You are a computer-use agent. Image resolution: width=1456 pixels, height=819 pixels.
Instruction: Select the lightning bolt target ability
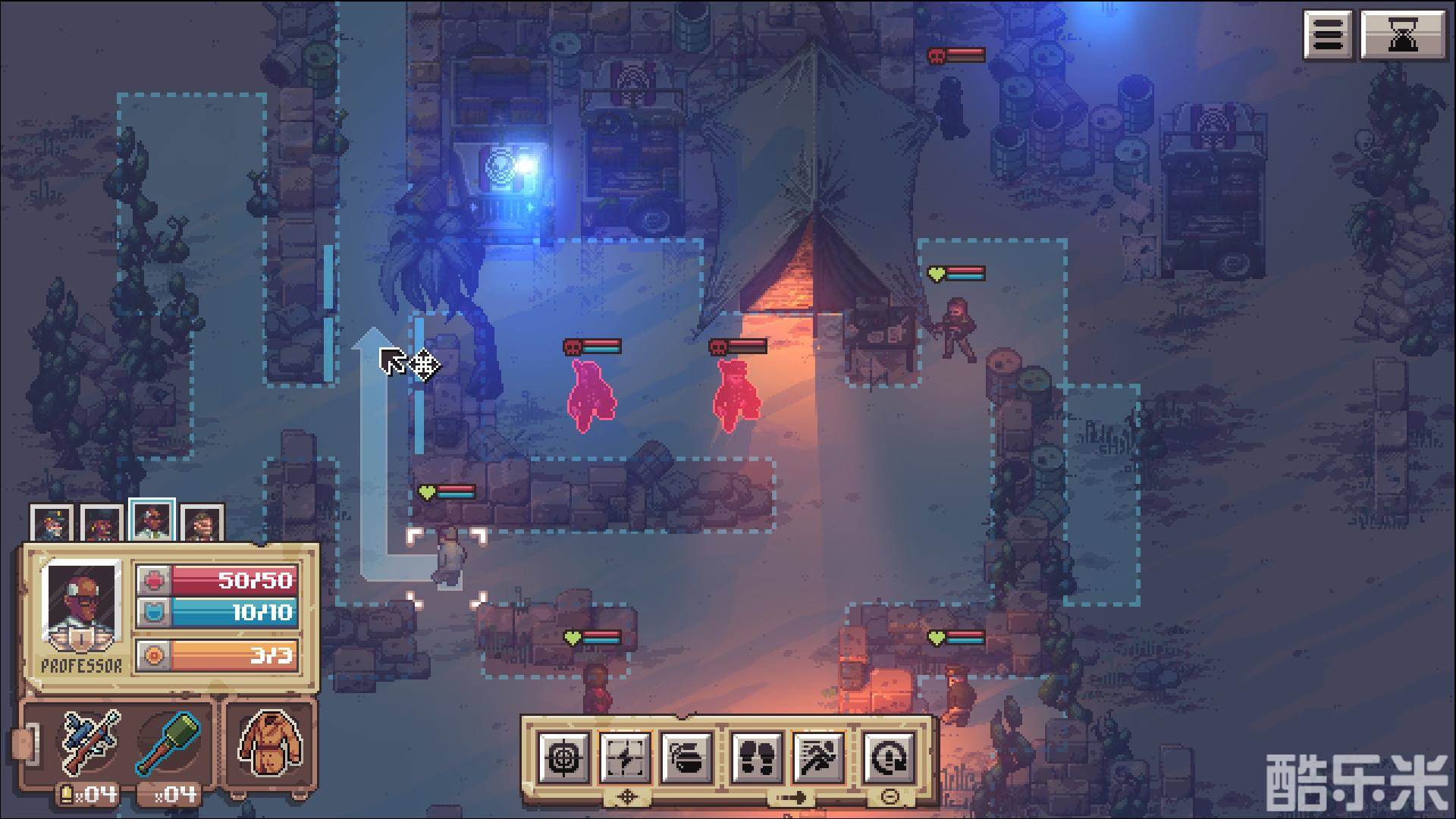coord(625,757)
